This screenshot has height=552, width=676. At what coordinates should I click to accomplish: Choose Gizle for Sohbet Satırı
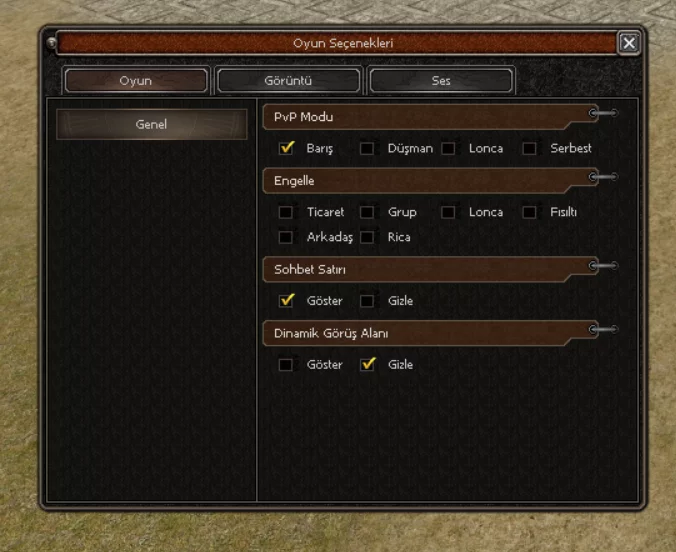[367, 301]
